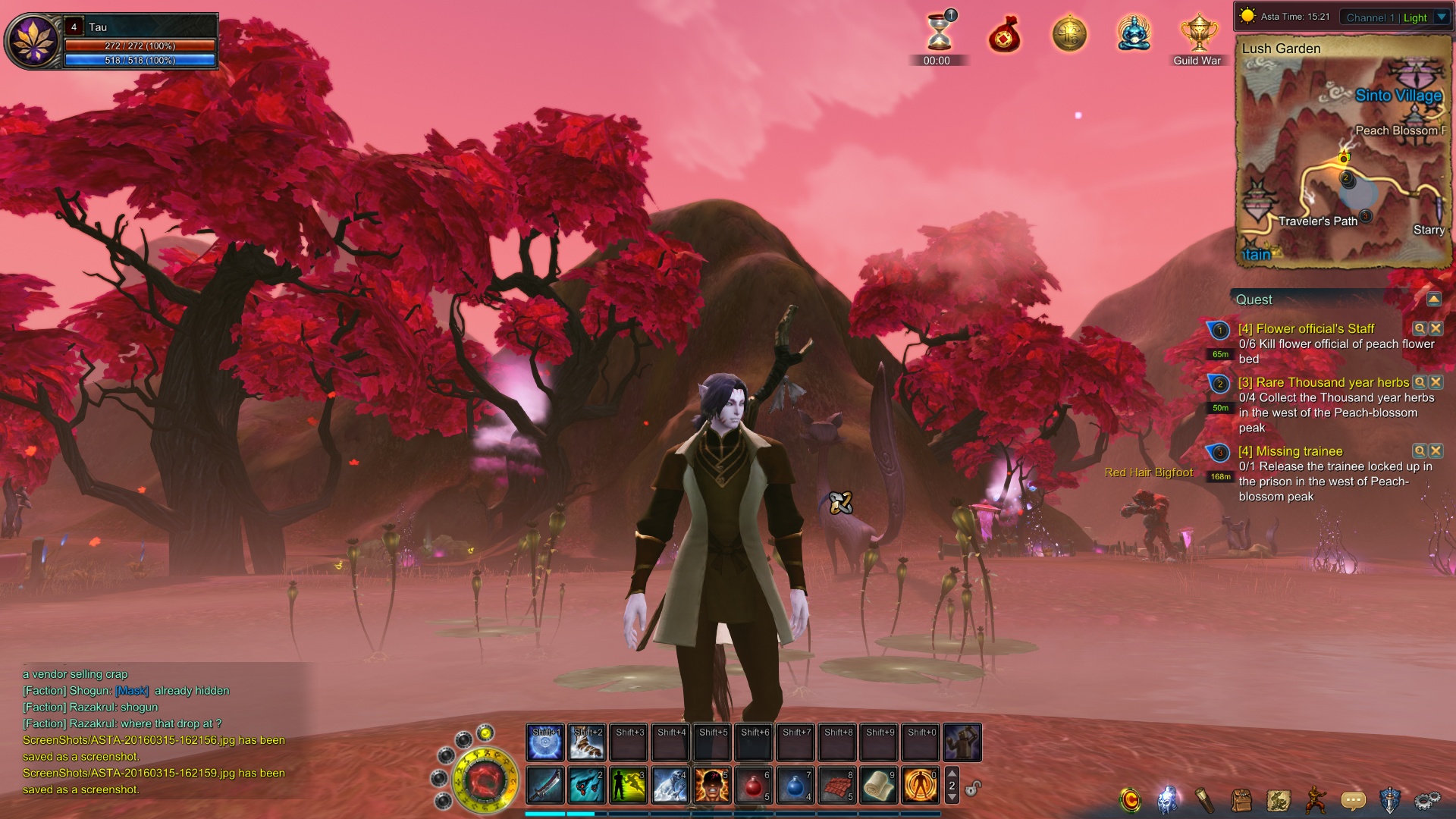Collapse the Quest tracker panel
The width and height of the screenshot is (1456, 819).
tap(1433, 300)
